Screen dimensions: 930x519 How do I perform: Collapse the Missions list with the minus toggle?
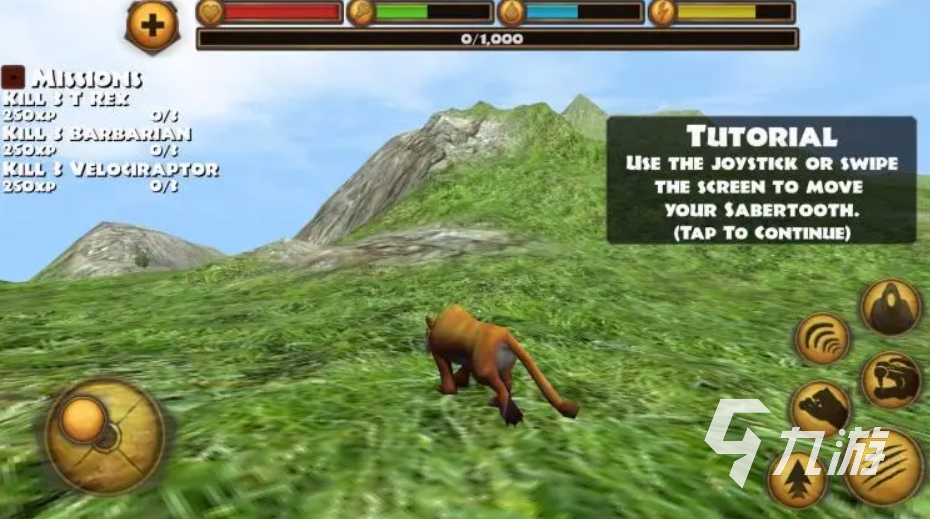[13, 77]
